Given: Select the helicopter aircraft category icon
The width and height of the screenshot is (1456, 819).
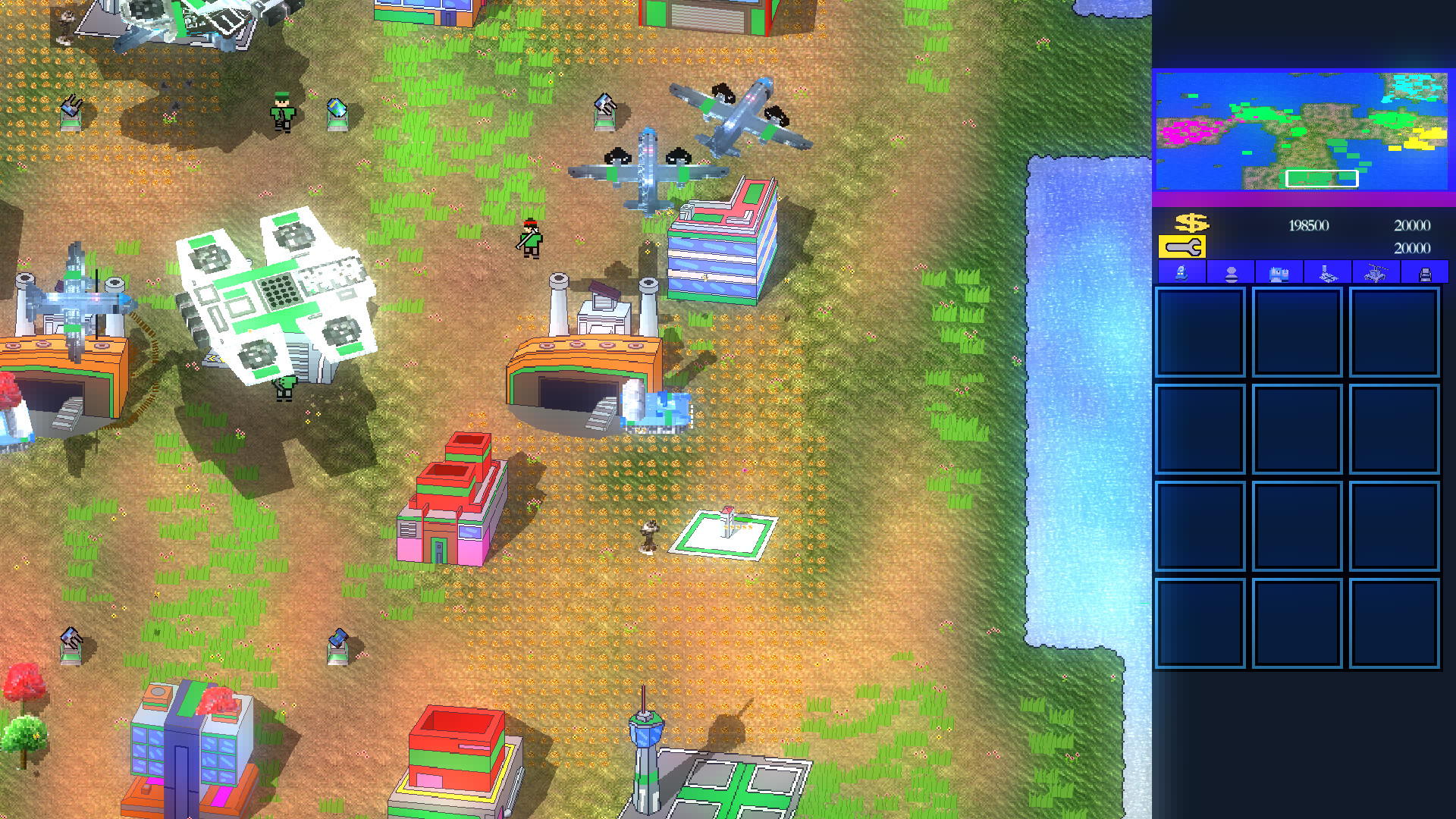Looking at the screenshot, I should point(1377,275).
